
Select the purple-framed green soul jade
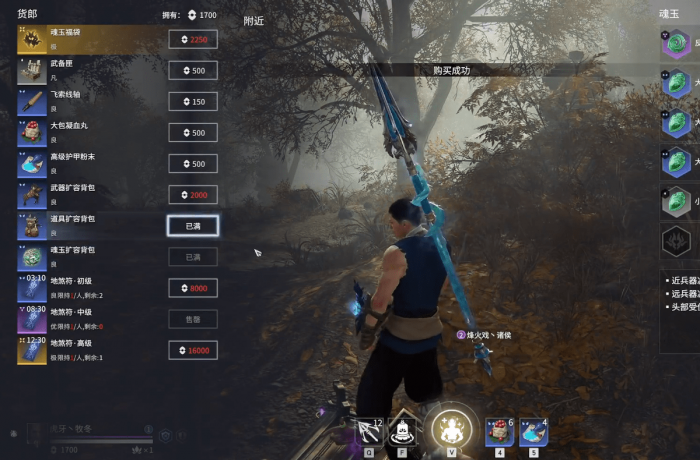click(x=676, y=45)
